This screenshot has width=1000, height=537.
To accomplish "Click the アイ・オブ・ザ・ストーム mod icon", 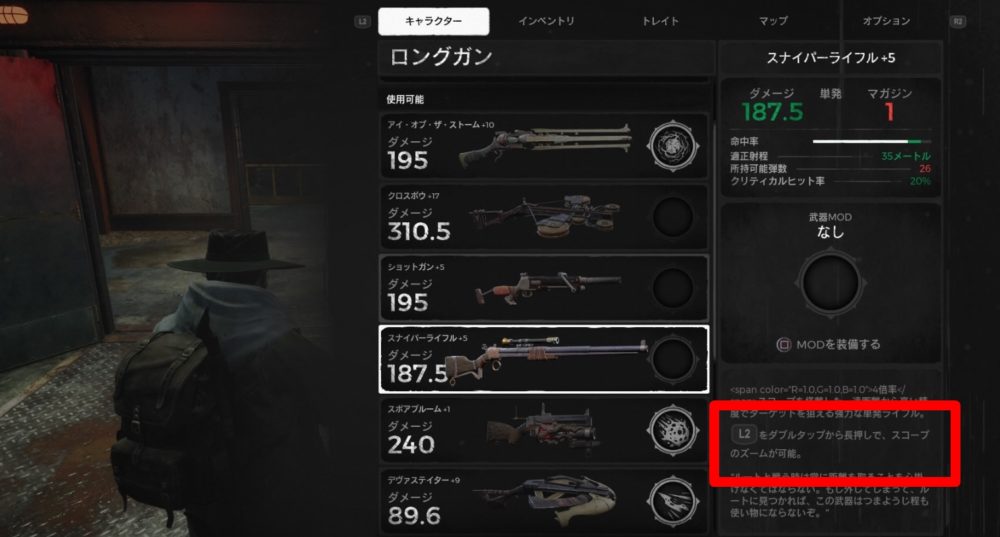I will click(672, 146).
